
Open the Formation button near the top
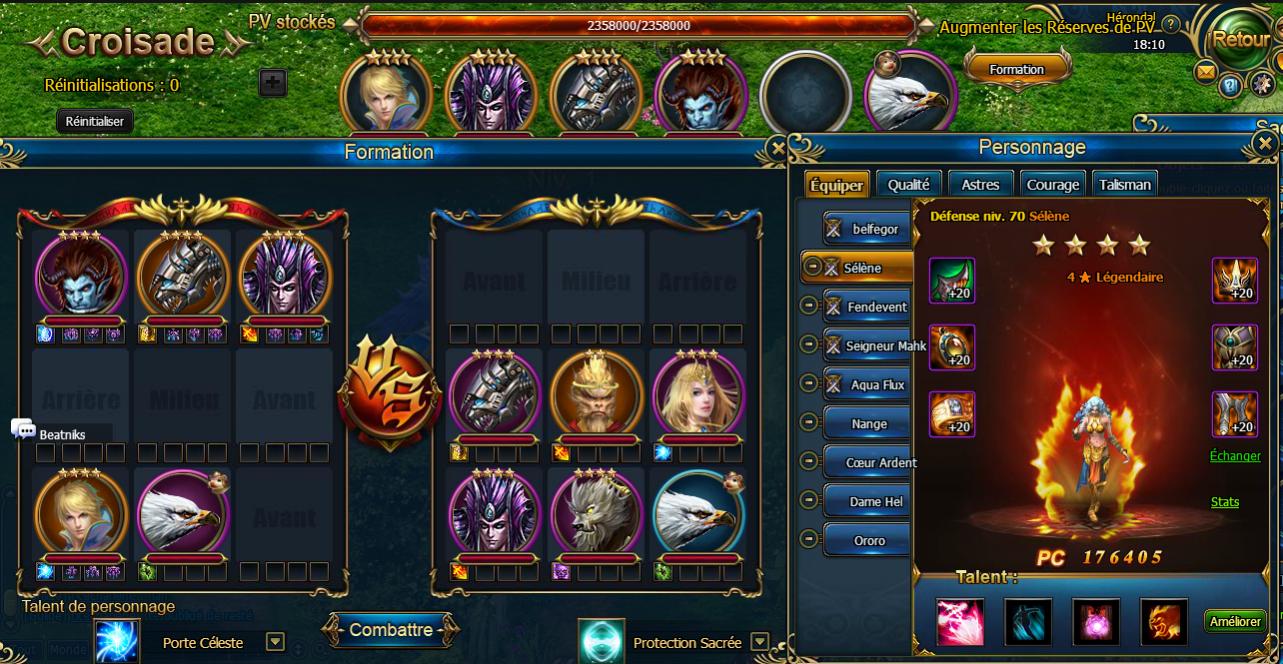click(1016, 70)
